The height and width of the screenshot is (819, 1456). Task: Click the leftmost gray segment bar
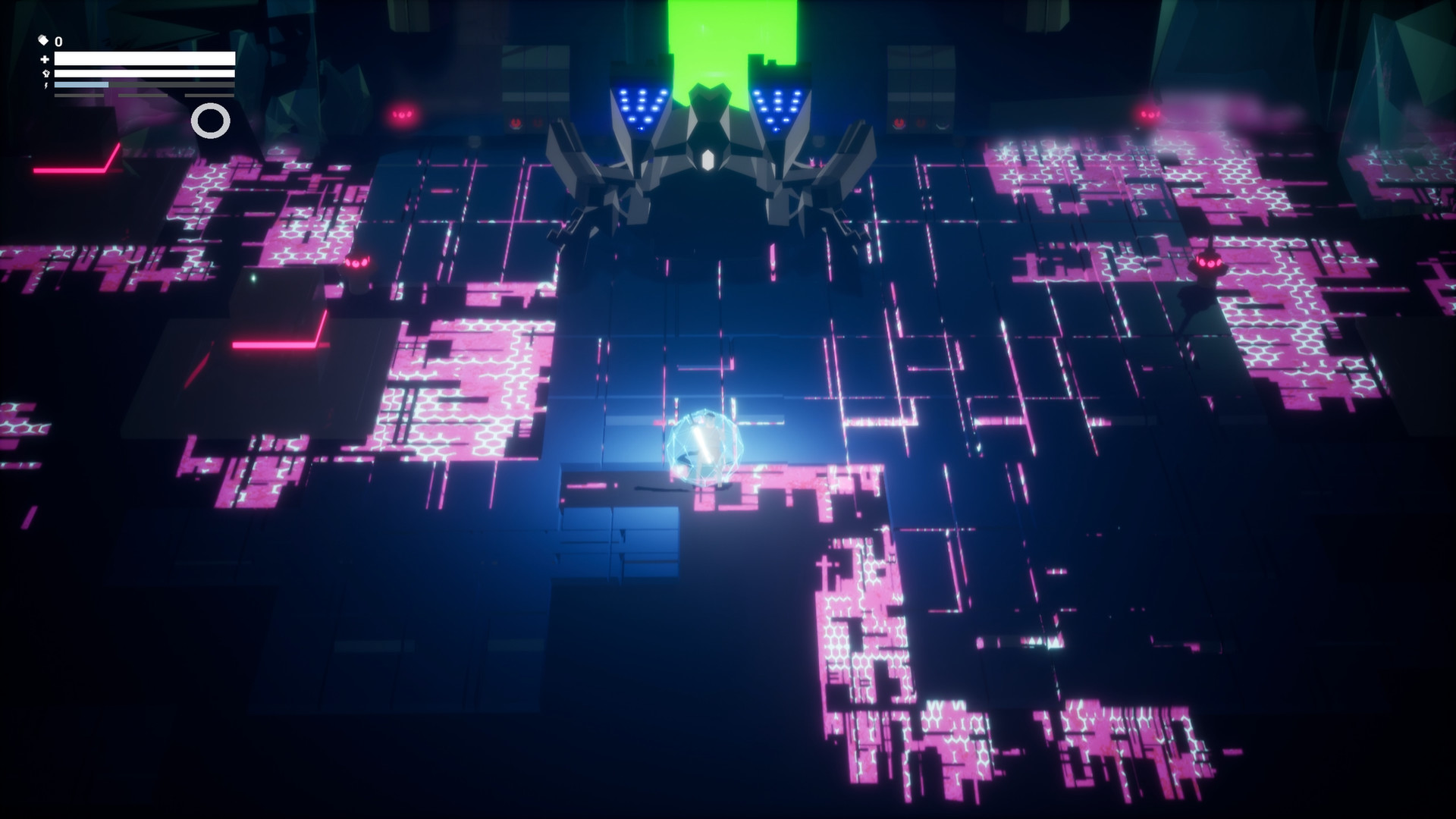point(80,95)
